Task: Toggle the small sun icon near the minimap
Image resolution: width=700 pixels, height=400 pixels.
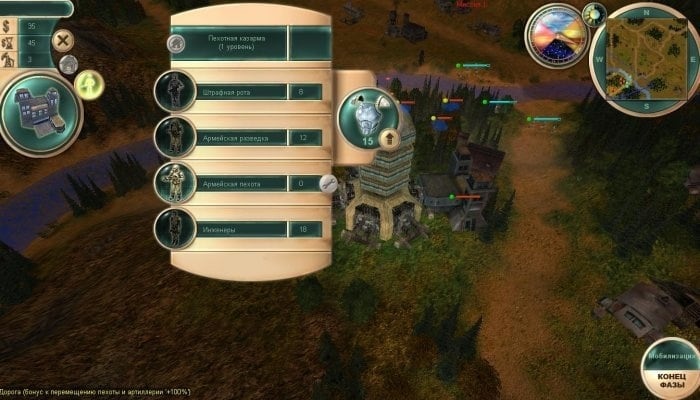Action: click(x=597, y=12)
